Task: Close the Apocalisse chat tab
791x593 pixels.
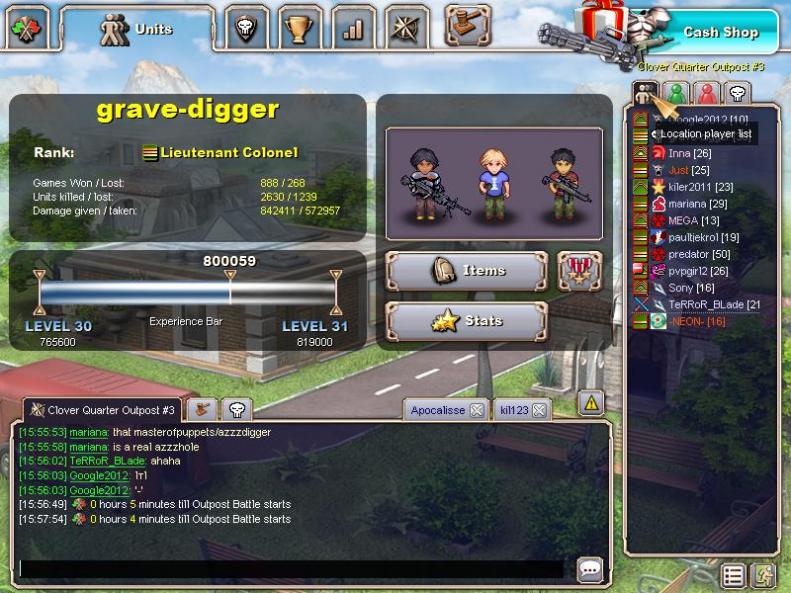Action: 477,410
